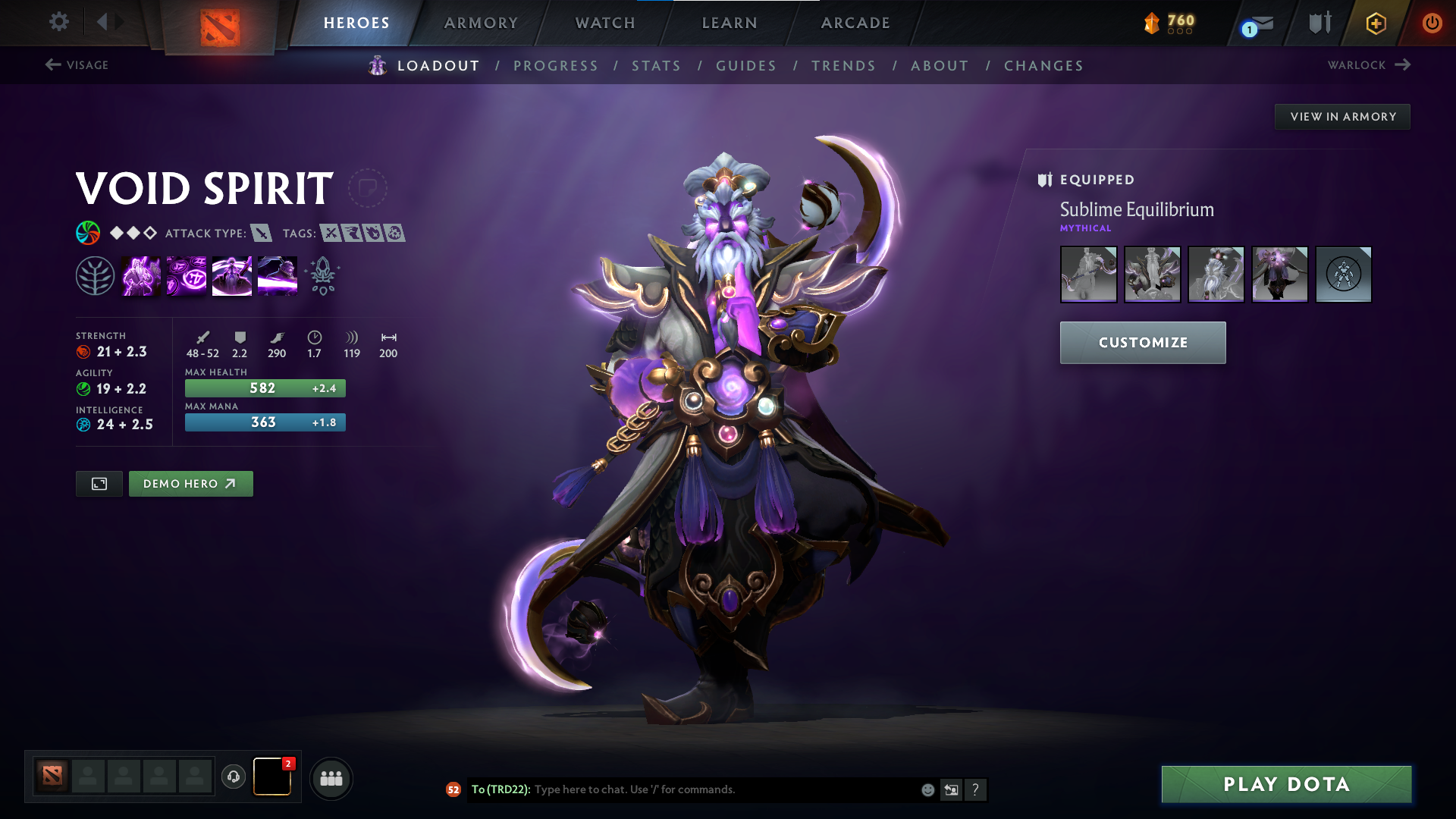Open the armory shield and sword icon
The width and height of the screenshot is (1456, 819).
click(x=1317, y=23)
